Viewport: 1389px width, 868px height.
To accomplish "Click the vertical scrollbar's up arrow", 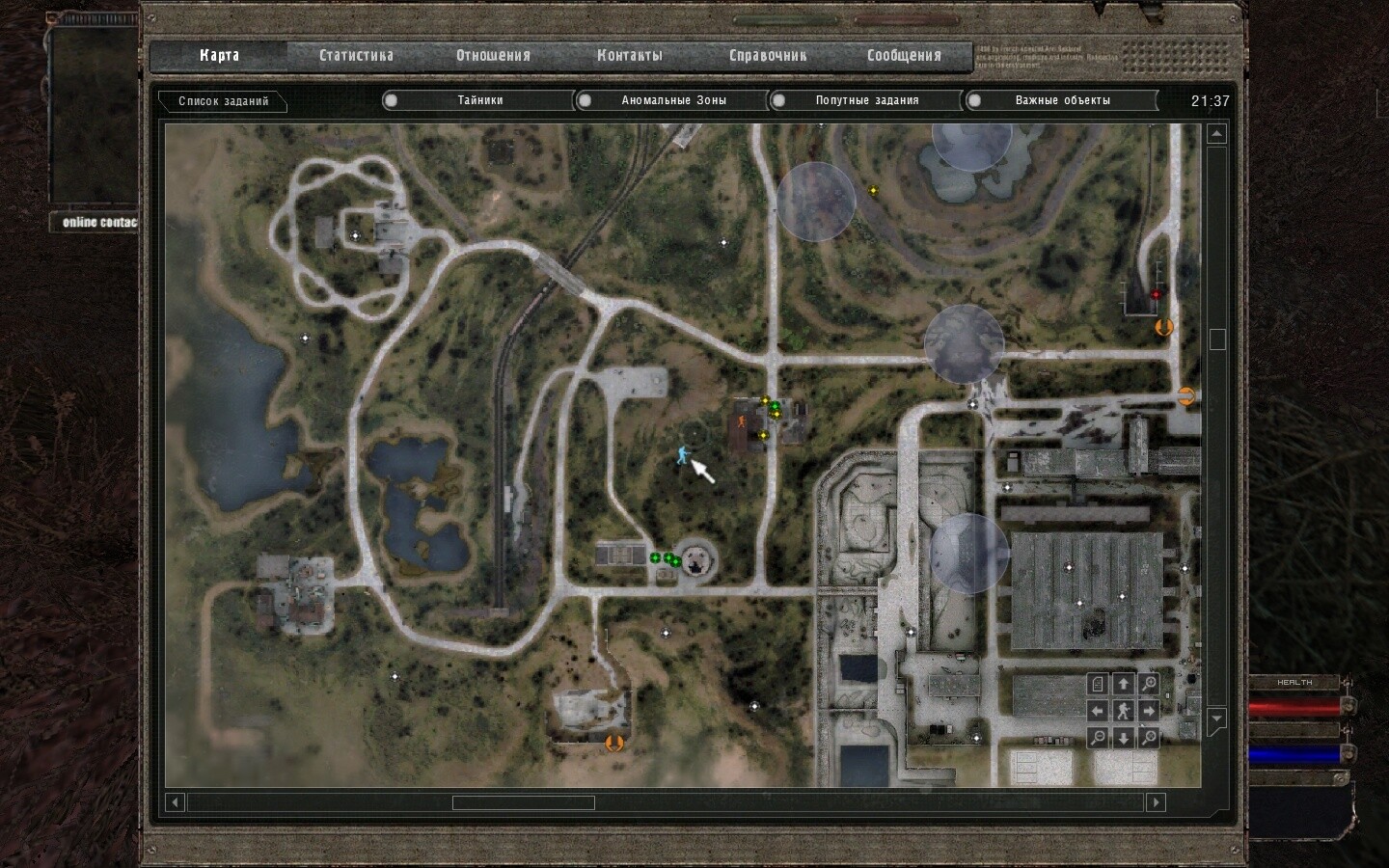I will (1216, 135).
